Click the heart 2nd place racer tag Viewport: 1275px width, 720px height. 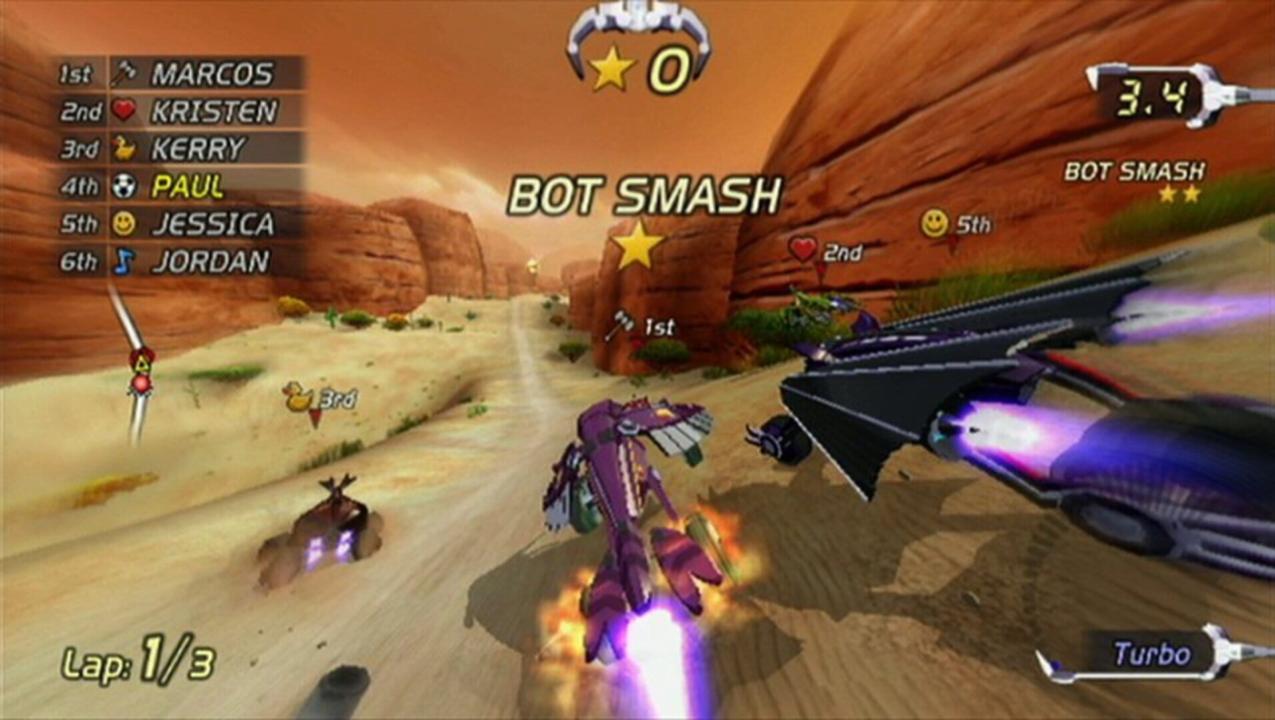coord(825,250)
